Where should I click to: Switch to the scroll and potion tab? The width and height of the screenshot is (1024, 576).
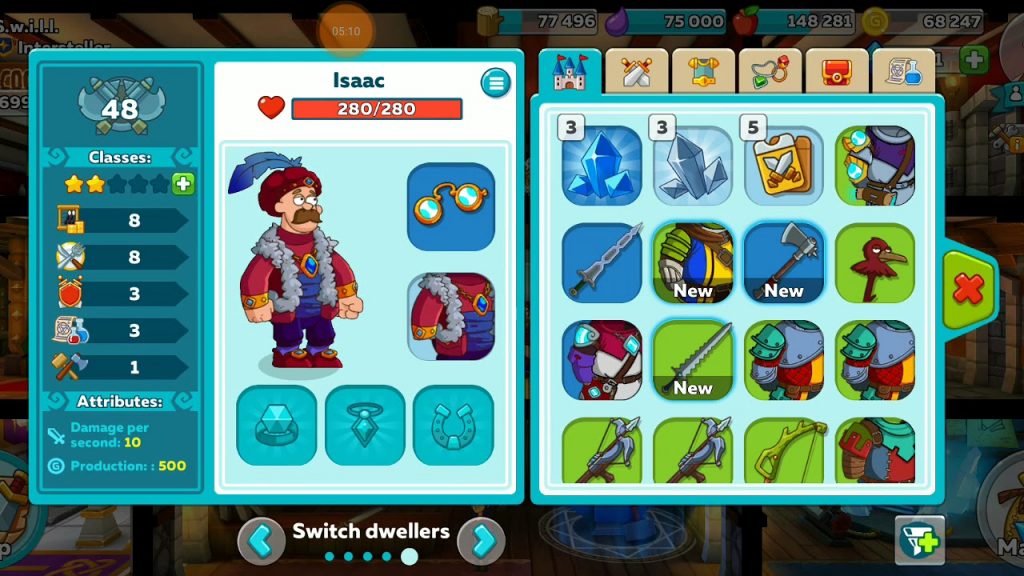(903, 71)
